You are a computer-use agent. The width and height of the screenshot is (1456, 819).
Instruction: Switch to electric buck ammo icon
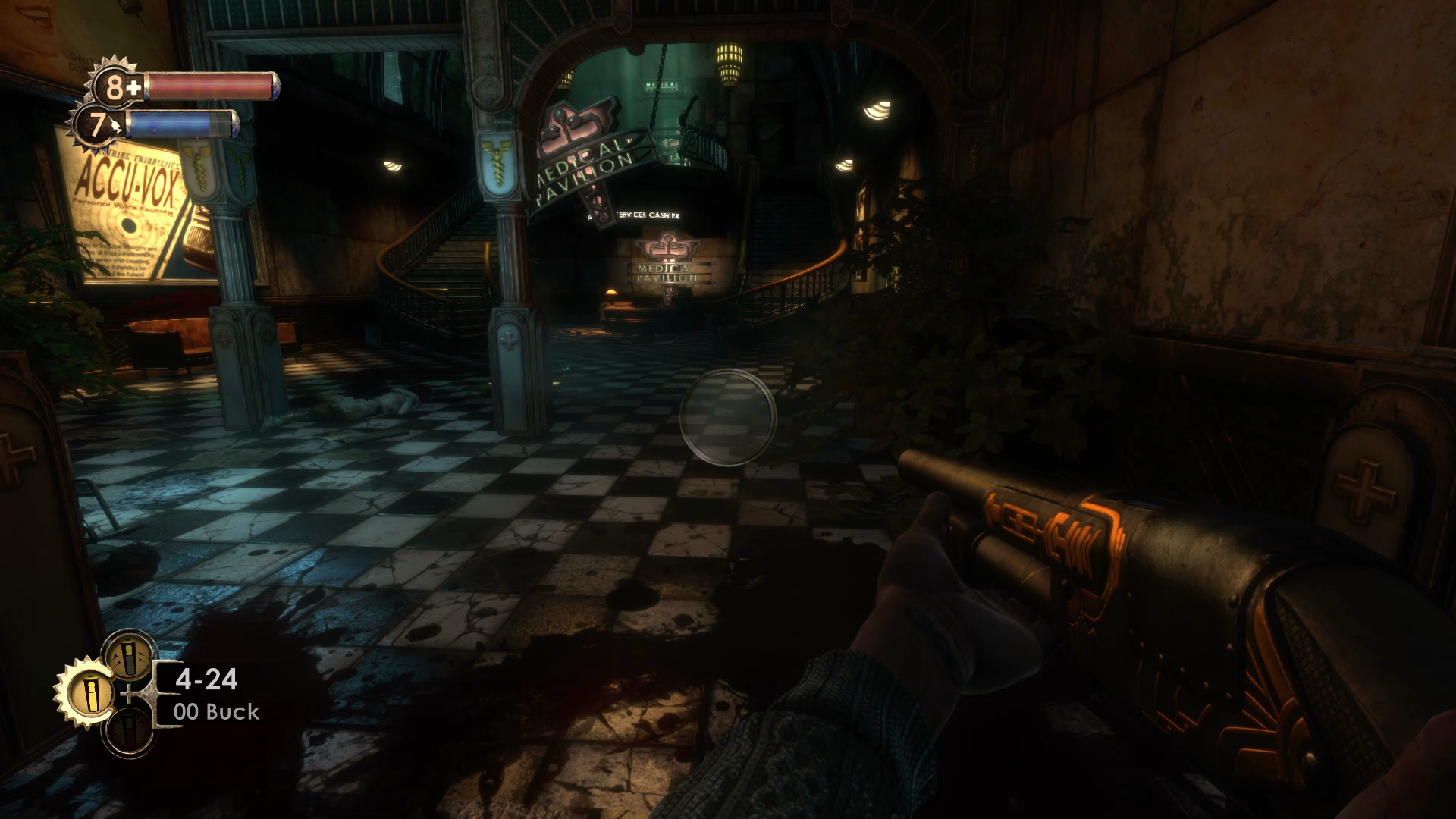coord(129,655)
